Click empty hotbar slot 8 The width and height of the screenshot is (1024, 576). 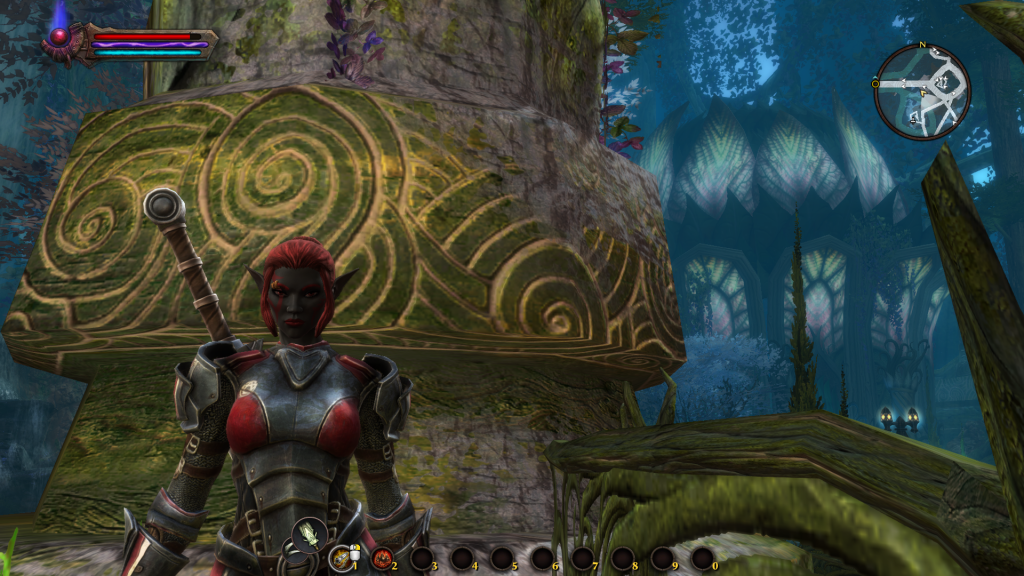(622, 558)
